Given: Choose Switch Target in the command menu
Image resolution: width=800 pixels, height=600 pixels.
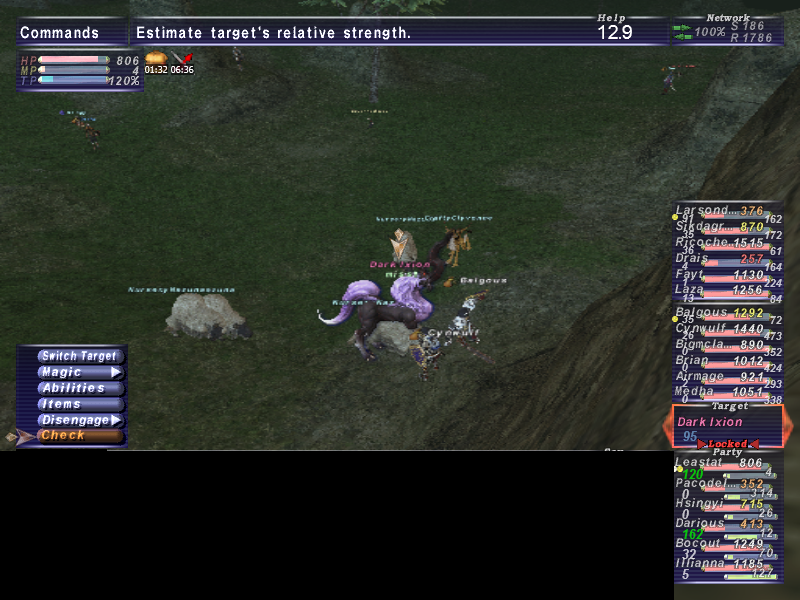Looking at the screenshot, I should pyautogui.click(x=79, y=356).
